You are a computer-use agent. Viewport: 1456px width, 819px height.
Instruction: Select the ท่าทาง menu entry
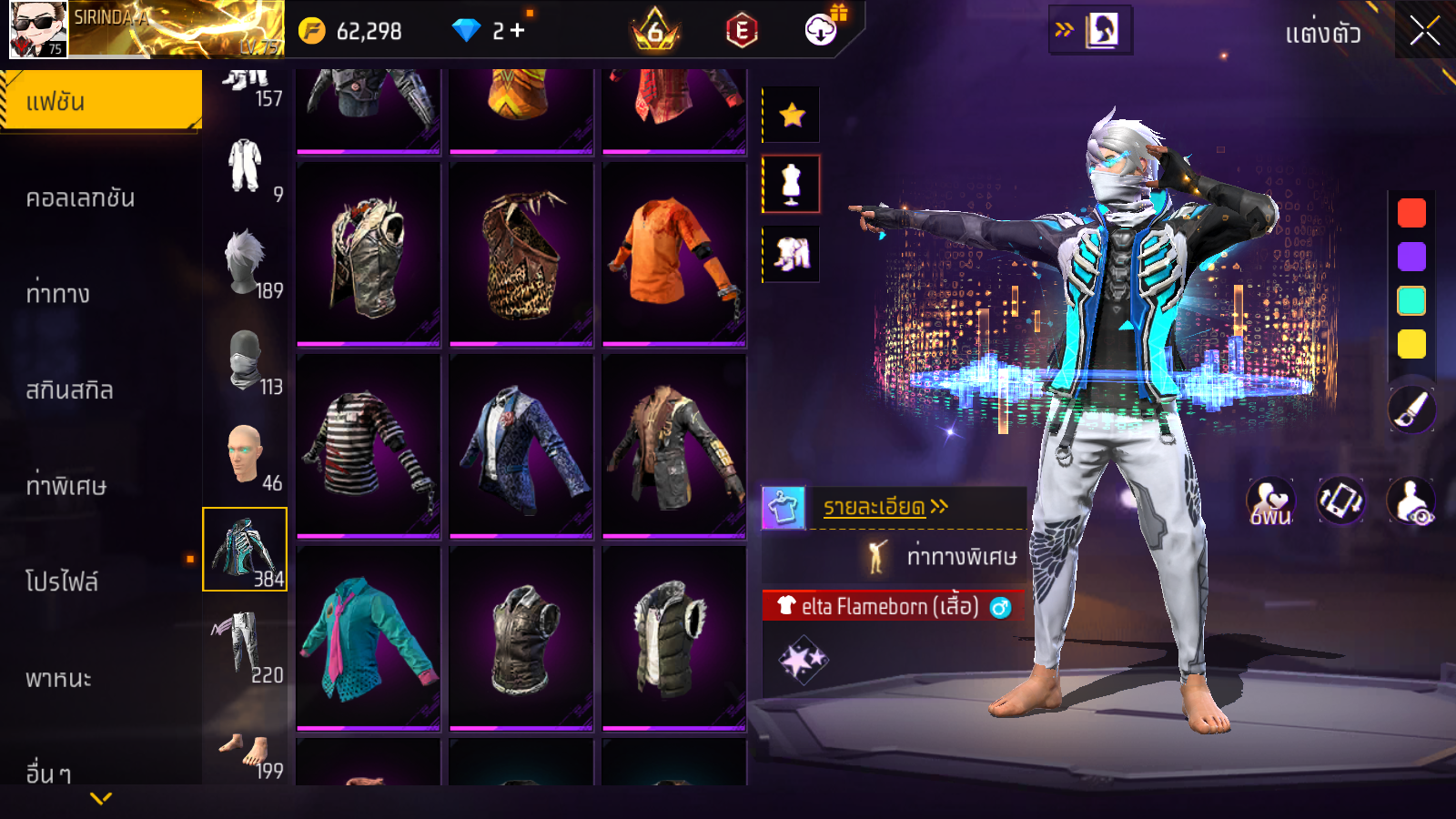click(58, 294)
